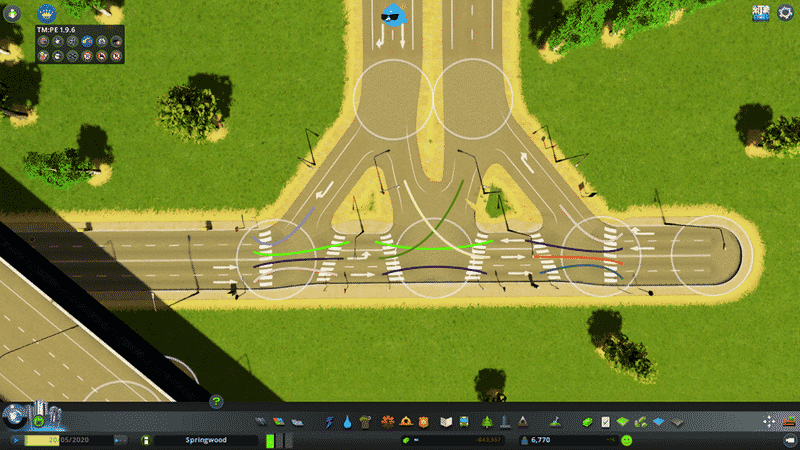
Task: Open the green question mark advisor
Action: [x=216, y=402]
